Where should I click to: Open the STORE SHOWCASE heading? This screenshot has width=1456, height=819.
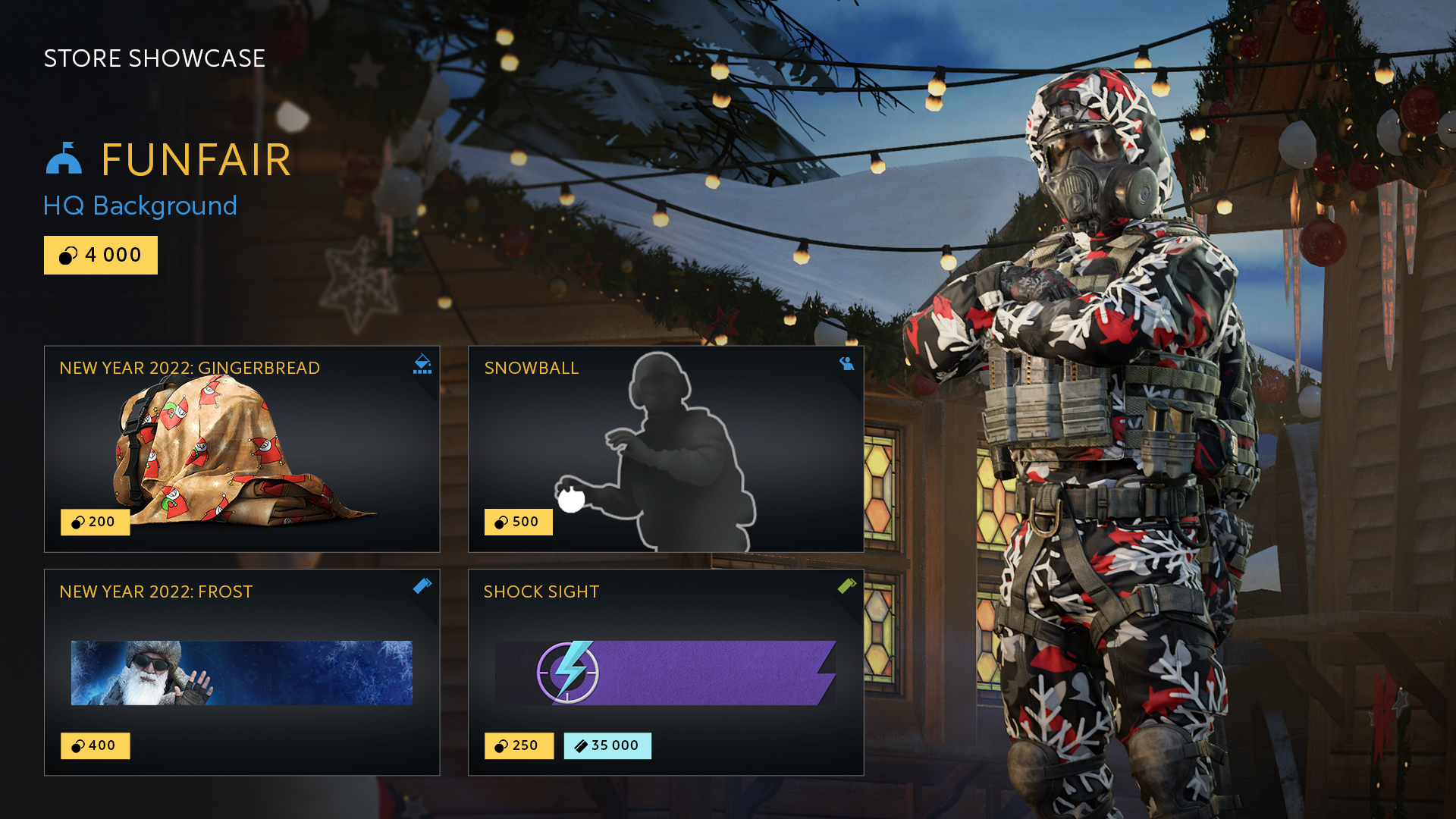tap(154, 58)
